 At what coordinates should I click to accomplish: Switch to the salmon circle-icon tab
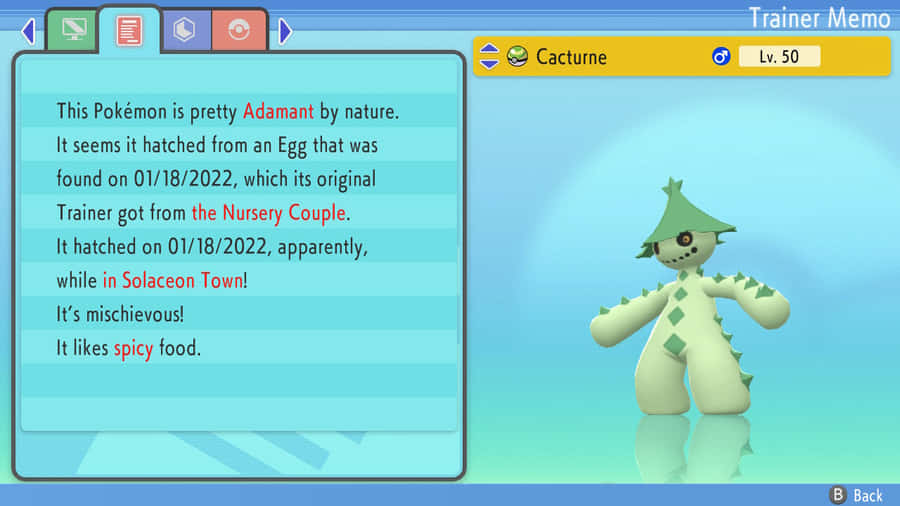[x=239, y=31]
